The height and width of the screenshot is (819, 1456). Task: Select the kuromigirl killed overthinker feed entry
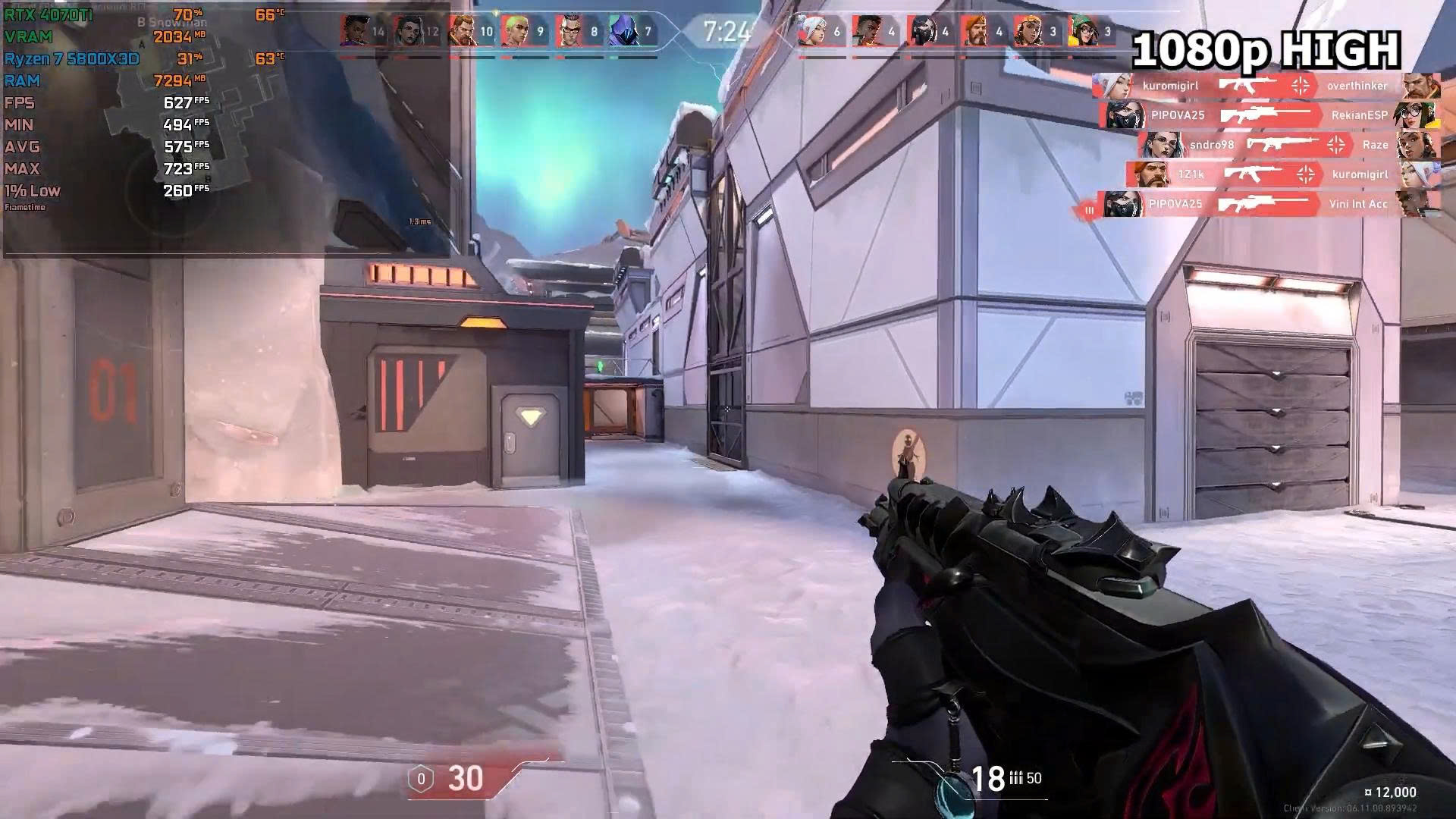[1266, 86]
